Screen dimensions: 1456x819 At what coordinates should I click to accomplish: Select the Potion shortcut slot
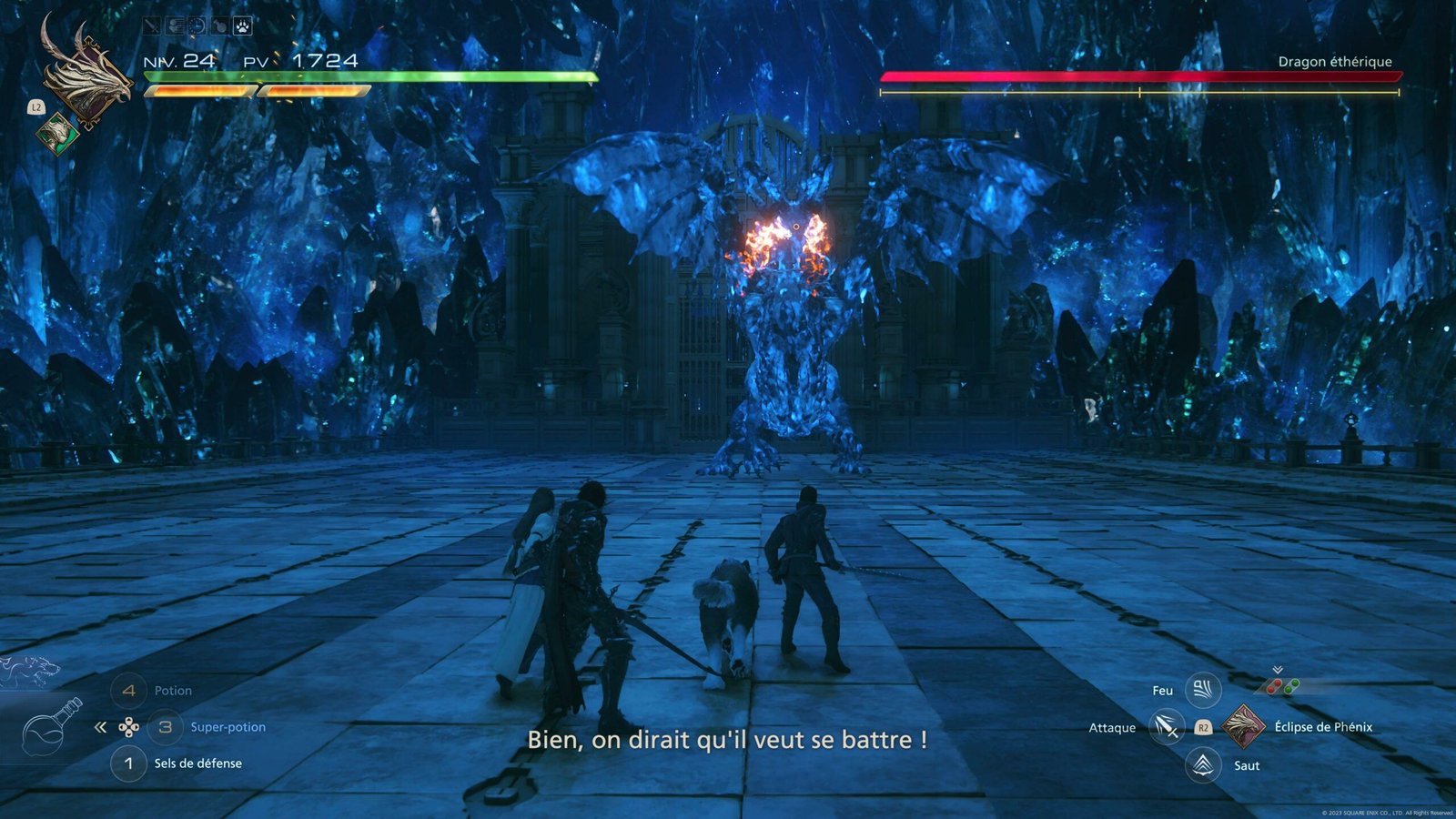(128, 691)
